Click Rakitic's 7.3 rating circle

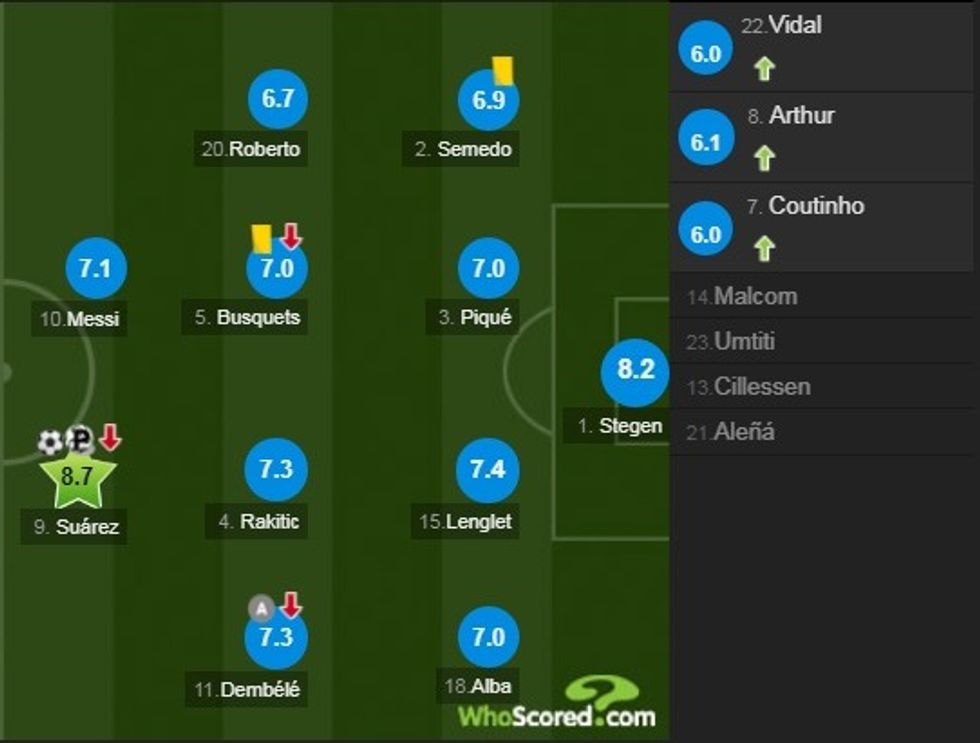(x=276, y=470)
